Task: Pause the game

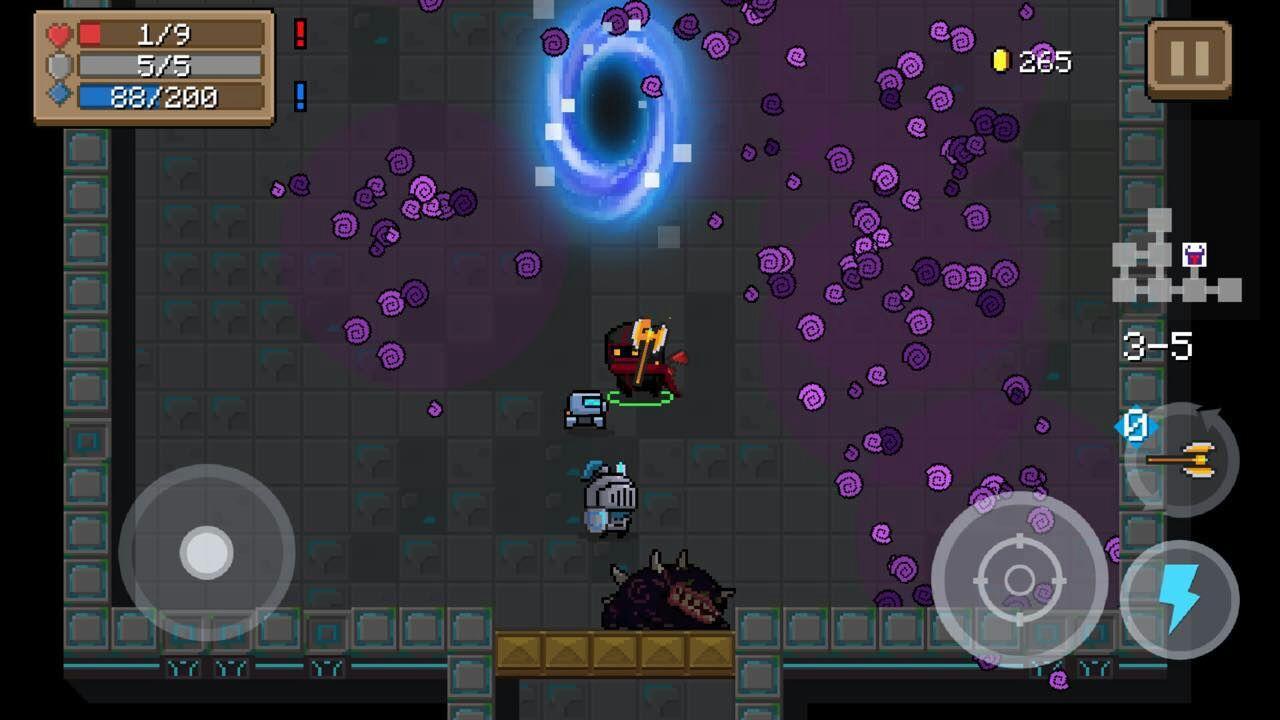Action: coord(1188,60)
